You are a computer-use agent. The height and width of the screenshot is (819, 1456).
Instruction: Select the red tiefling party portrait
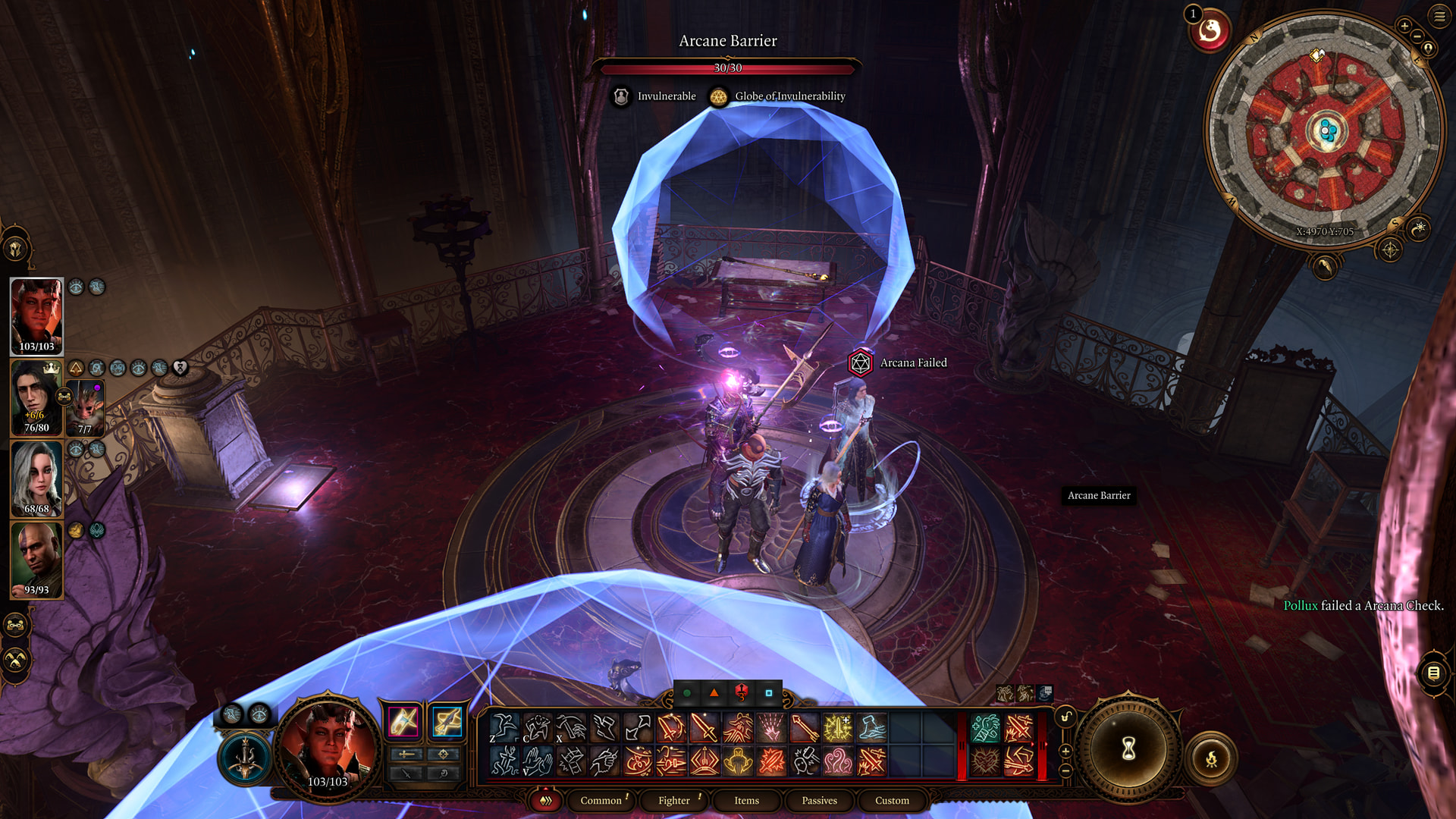coord(36,315)
